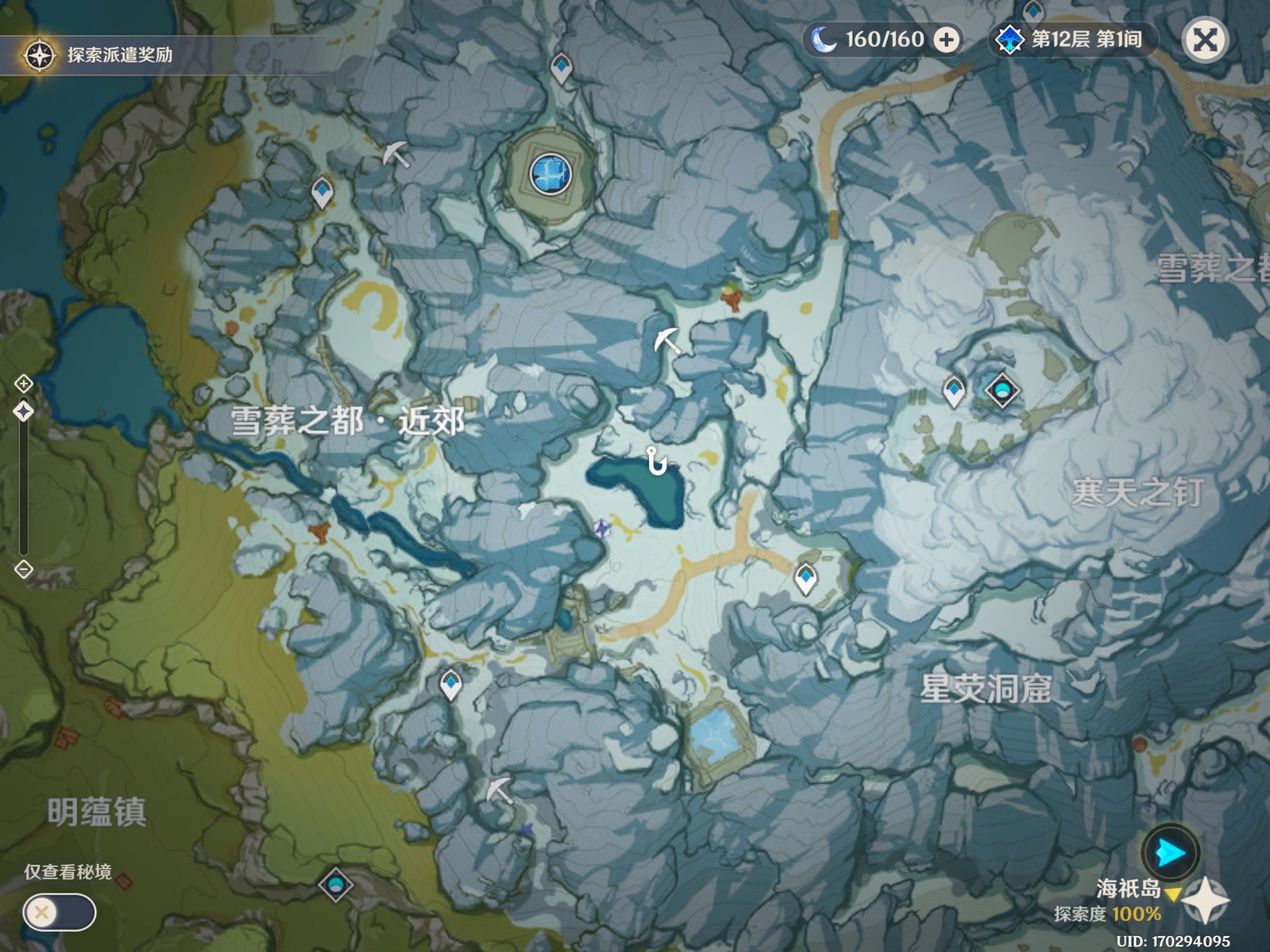The width and height of the screenshot is (1270, 952).
Task: Select the teleport waypoint beside the tan path
Action: (806, 578)
